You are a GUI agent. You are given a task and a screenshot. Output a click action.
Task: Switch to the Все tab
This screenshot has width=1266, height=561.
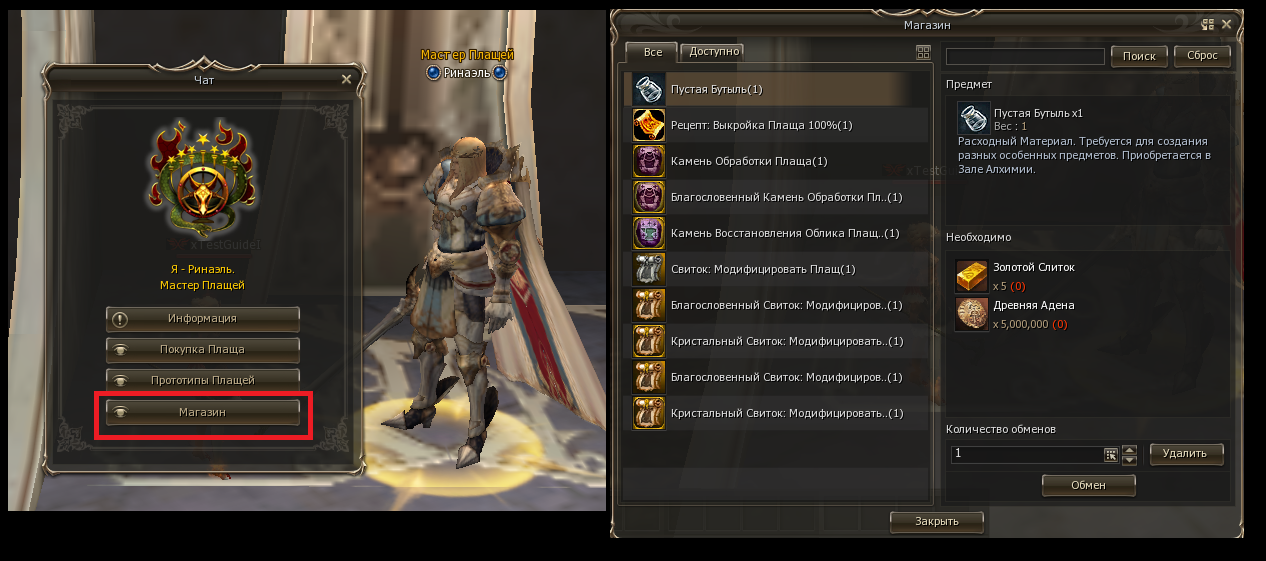coord(652,51)
